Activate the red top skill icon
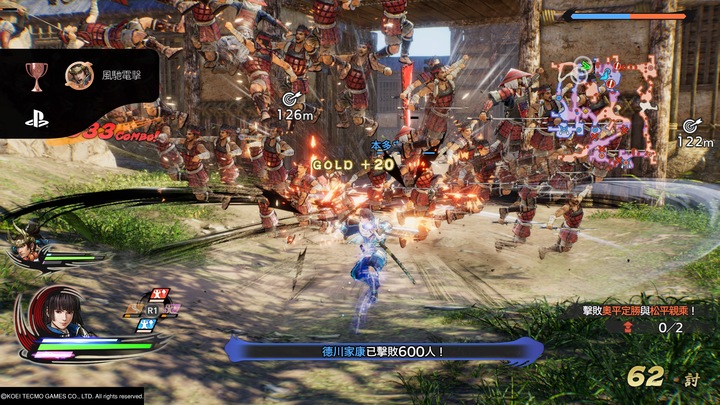 point(157,295)
